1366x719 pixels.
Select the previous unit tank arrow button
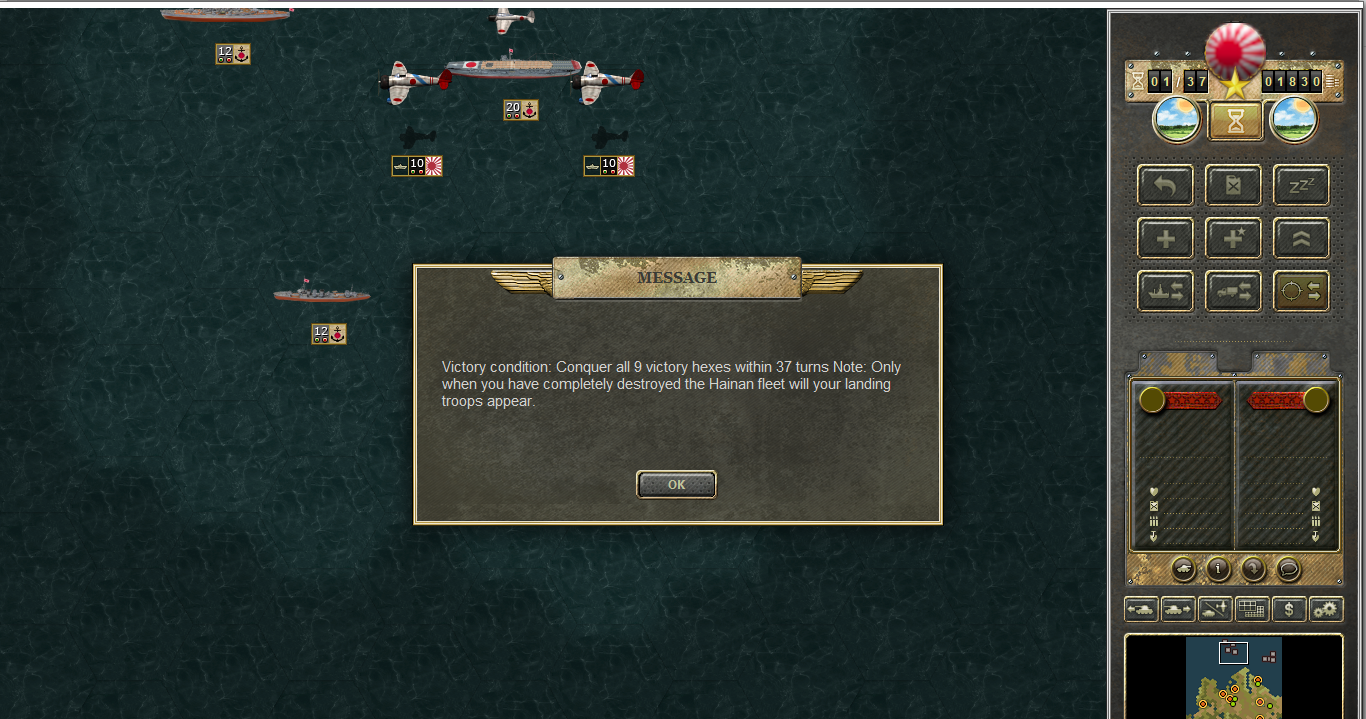(x=1141, y=608)
